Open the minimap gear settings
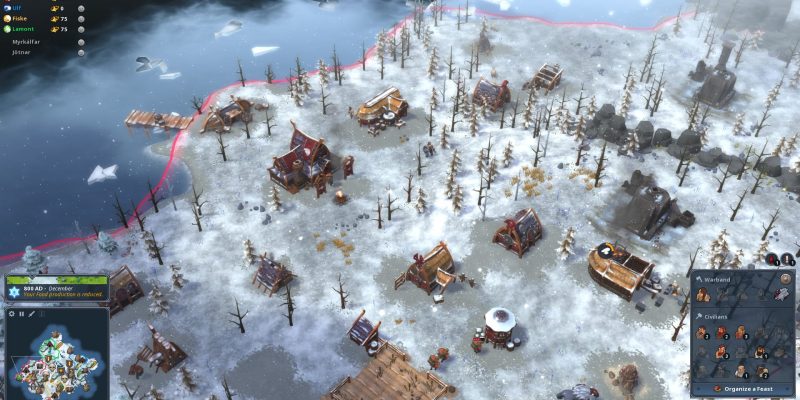The height and width of the screenshot is (400, 800). (11, 314)
